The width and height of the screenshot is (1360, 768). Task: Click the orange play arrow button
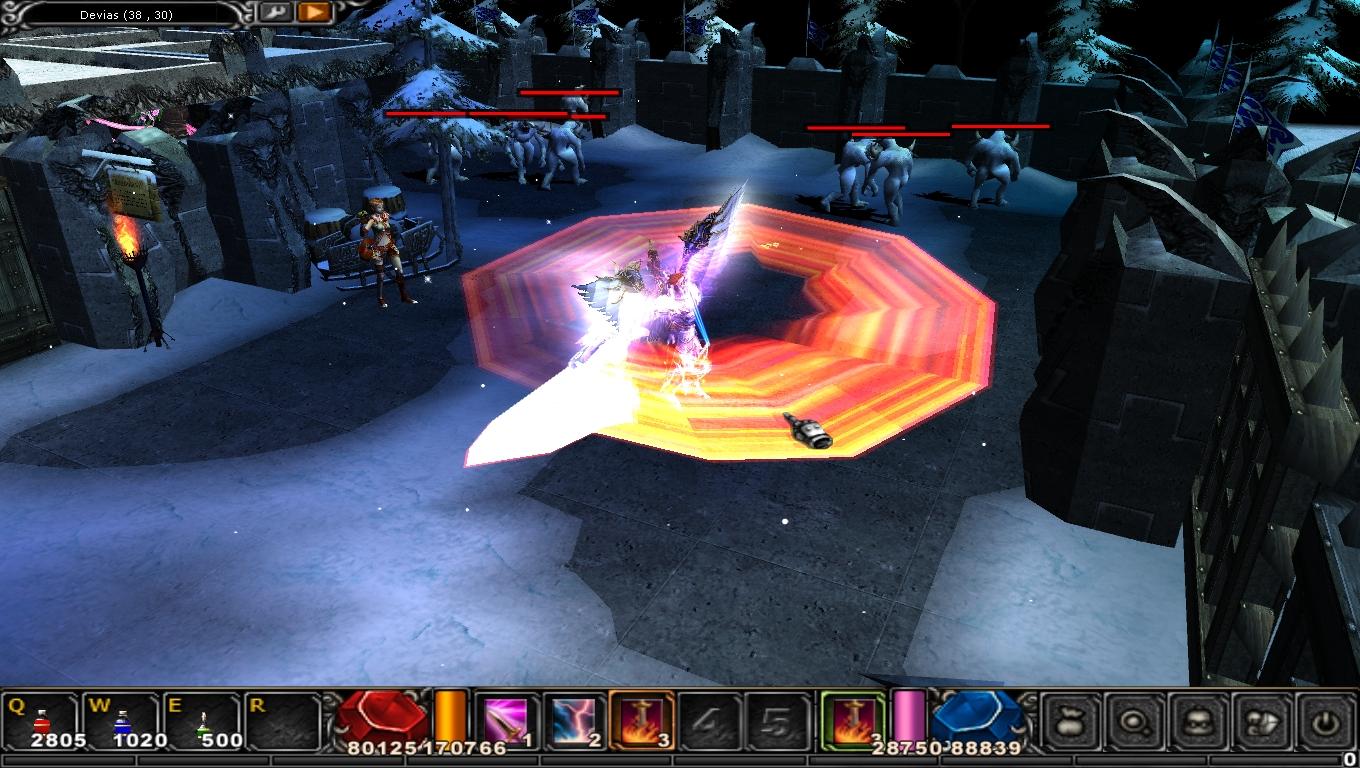[x=314, y=12]
